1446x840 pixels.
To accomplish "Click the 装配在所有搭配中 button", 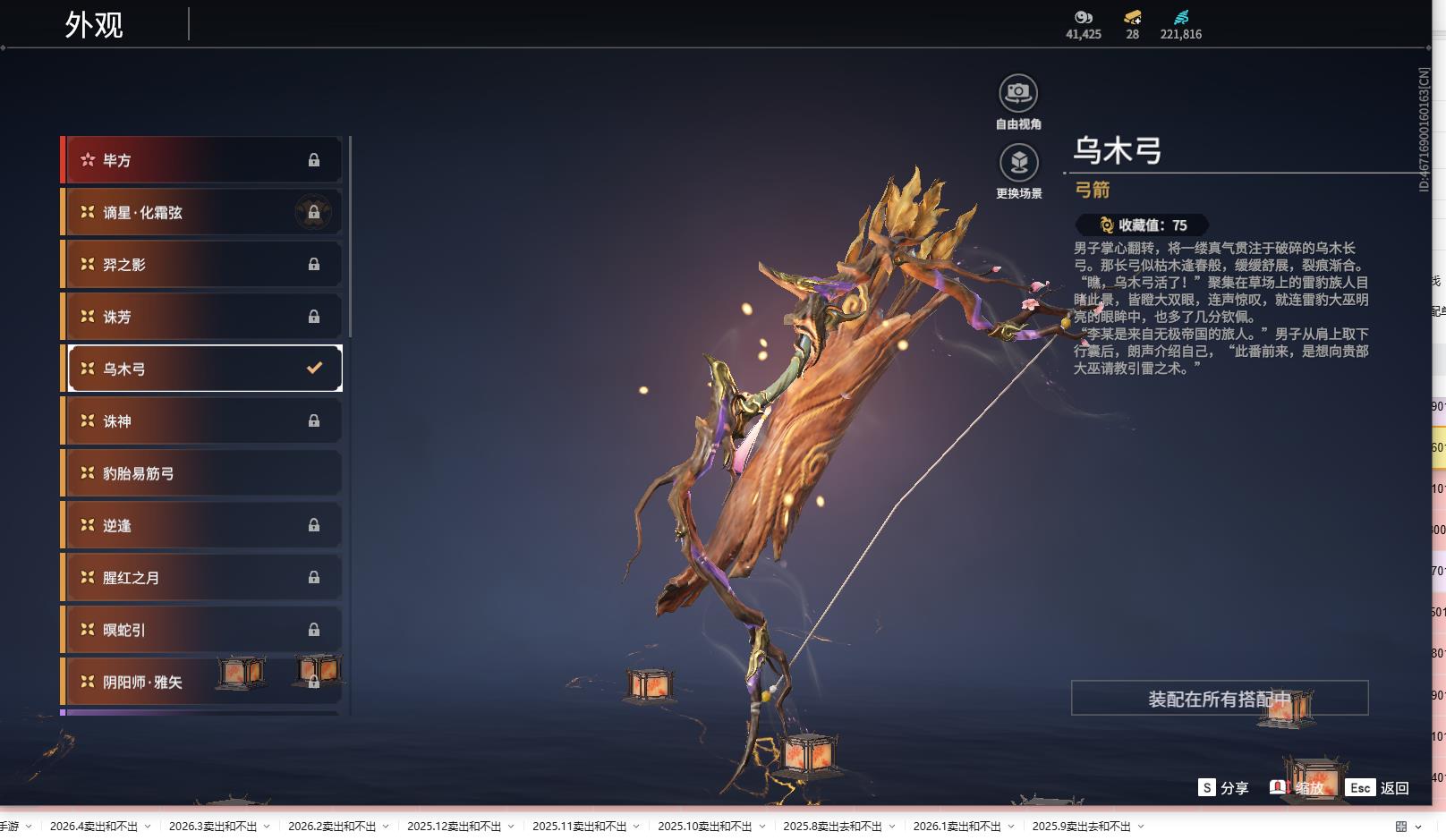I will coord(1219,699).
